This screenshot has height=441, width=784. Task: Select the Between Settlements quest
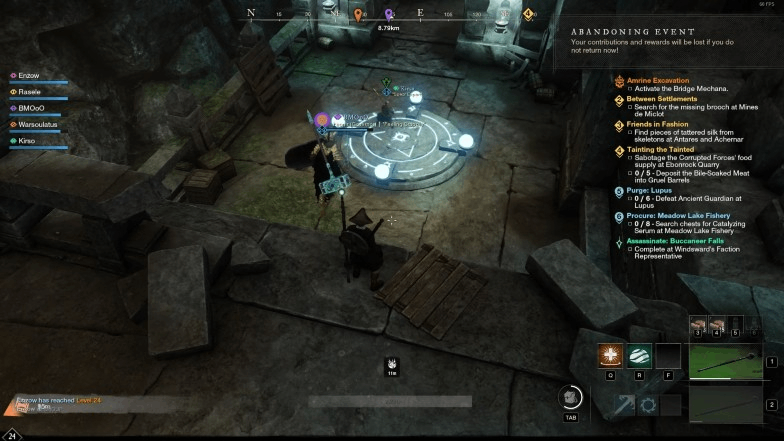pyautogui.click(x=661, y=99)
